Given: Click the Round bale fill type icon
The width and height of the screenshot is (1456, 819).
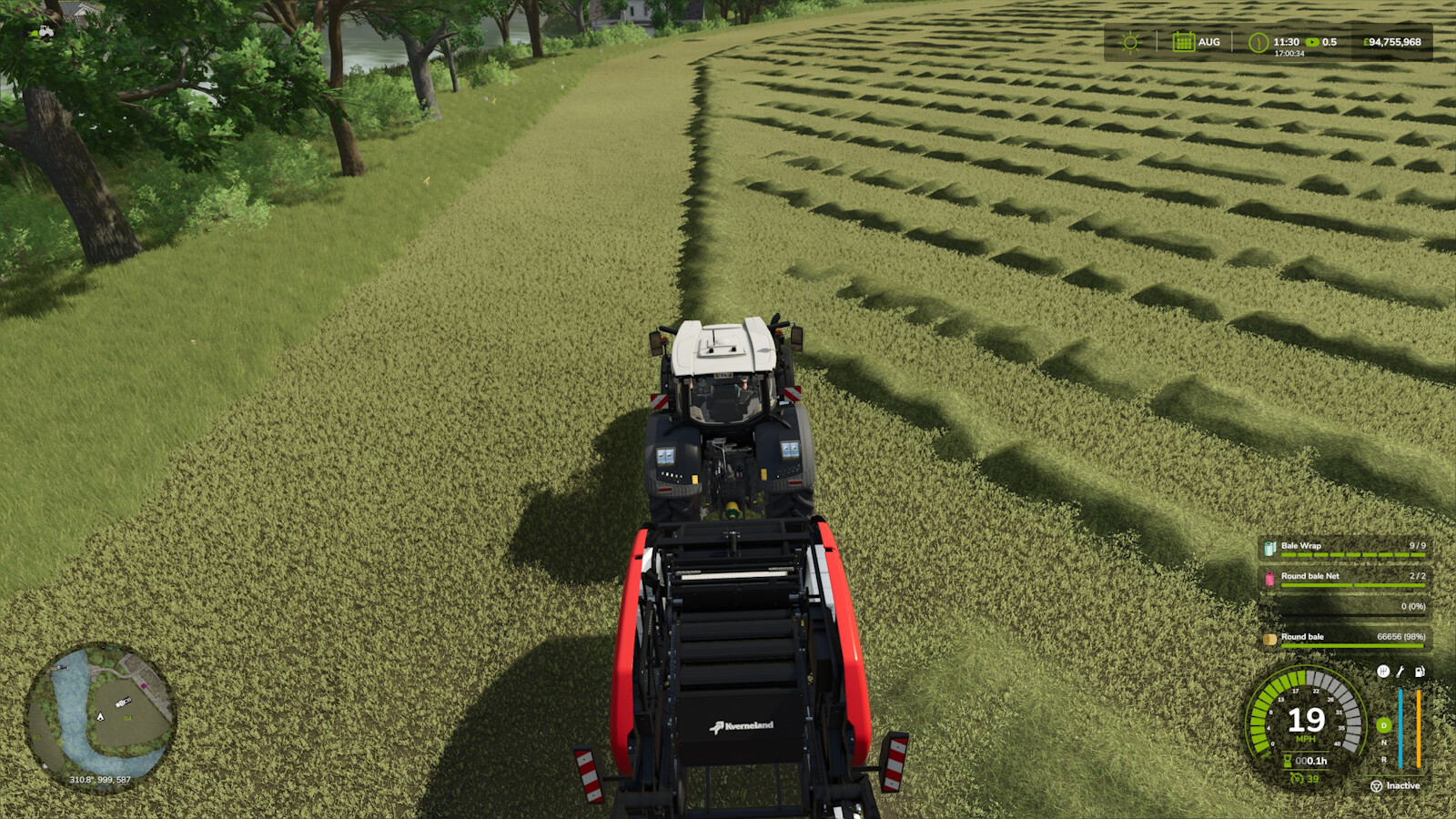Looking at the screenshot, I should pyautogui.click(x=1269, y=639).
